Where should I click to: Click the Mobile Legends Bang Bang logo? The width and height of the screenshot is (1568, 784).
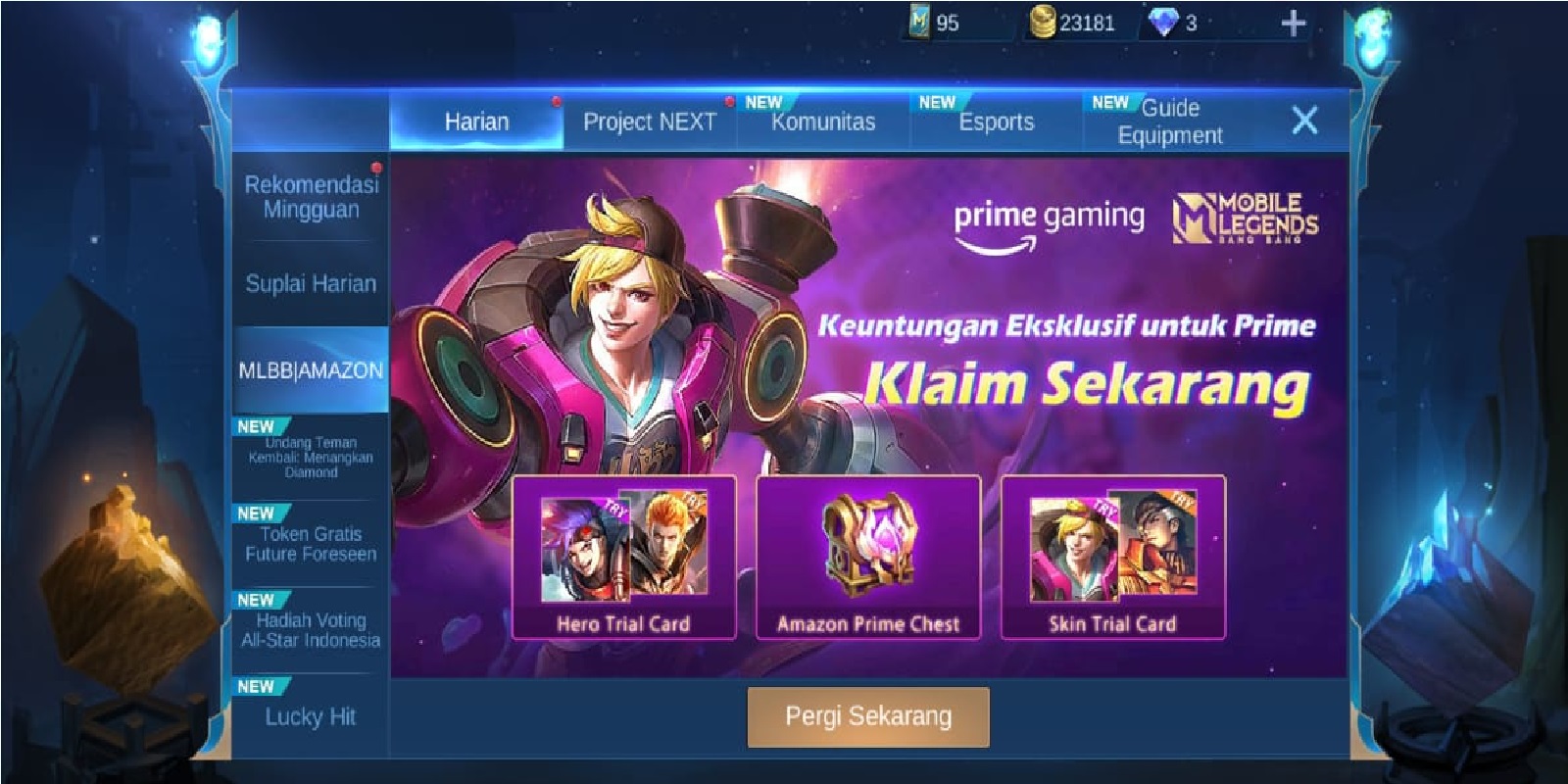[1243, 218]
